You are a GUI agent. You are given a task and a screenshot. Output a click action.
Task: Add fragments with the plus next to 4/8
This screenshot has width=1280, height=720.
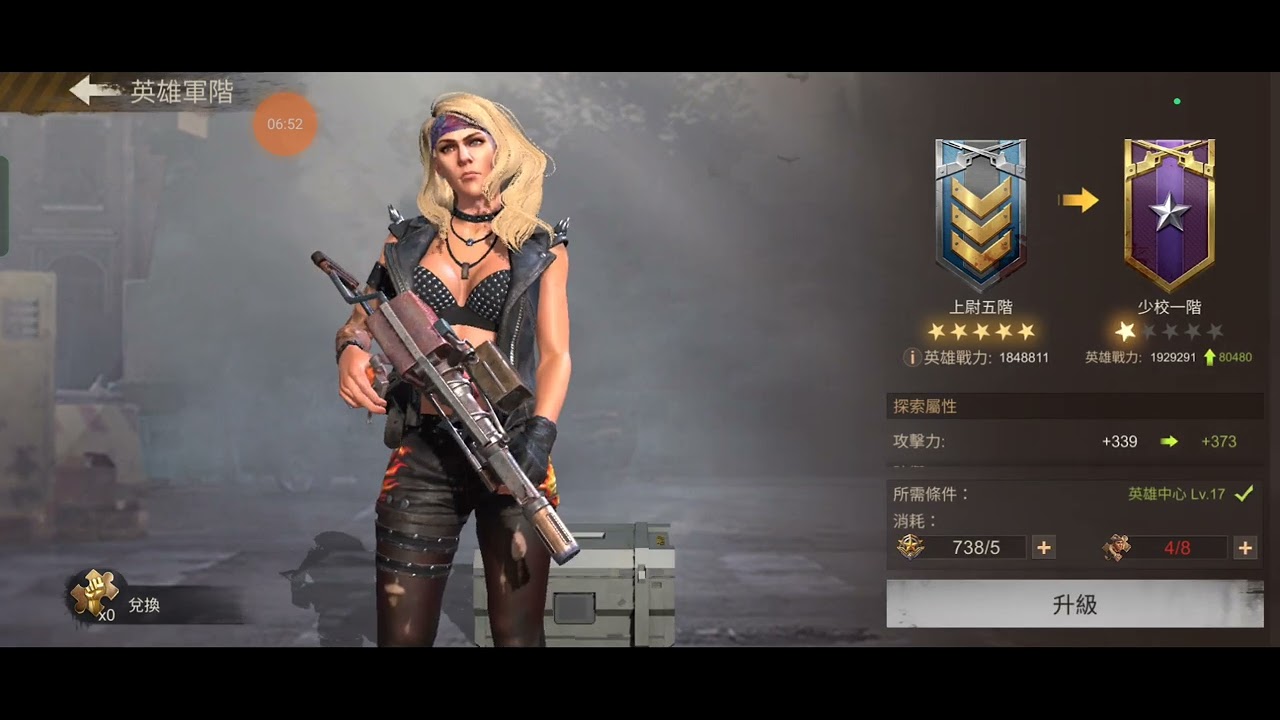coord(1245,547)
